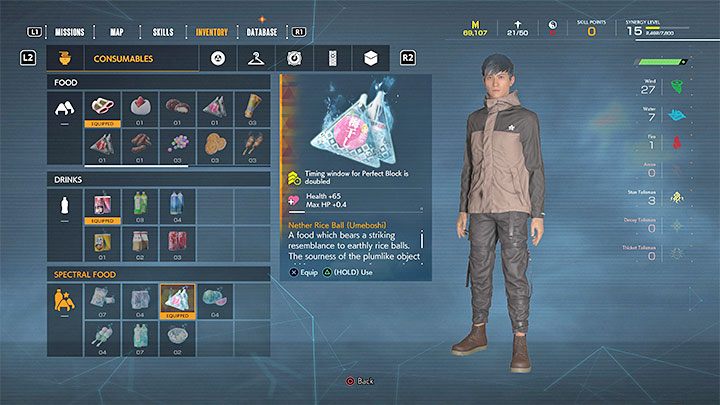Pick the skewered dumplings food item

(250, 145)
